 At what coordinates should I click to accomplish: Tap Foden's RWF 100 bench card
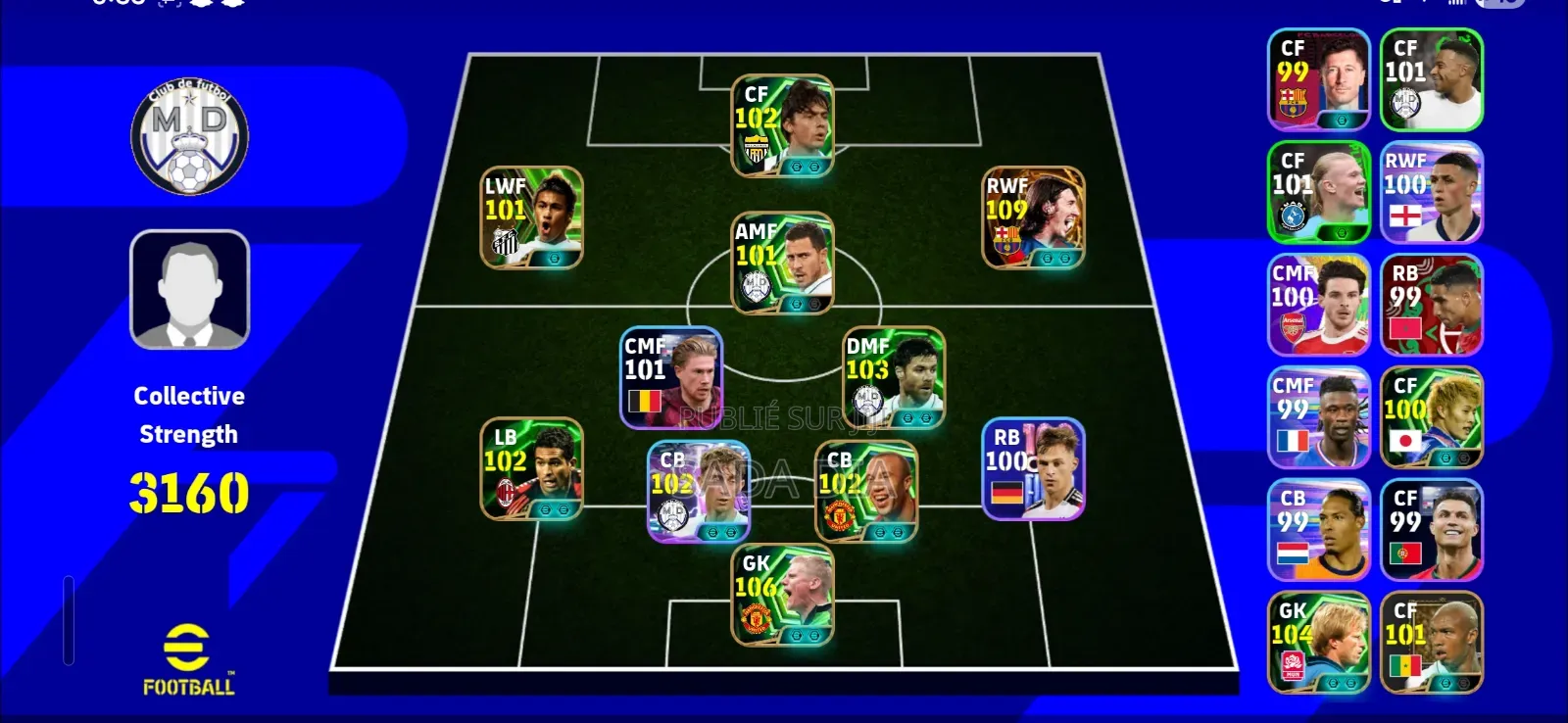coord(1430,191)
